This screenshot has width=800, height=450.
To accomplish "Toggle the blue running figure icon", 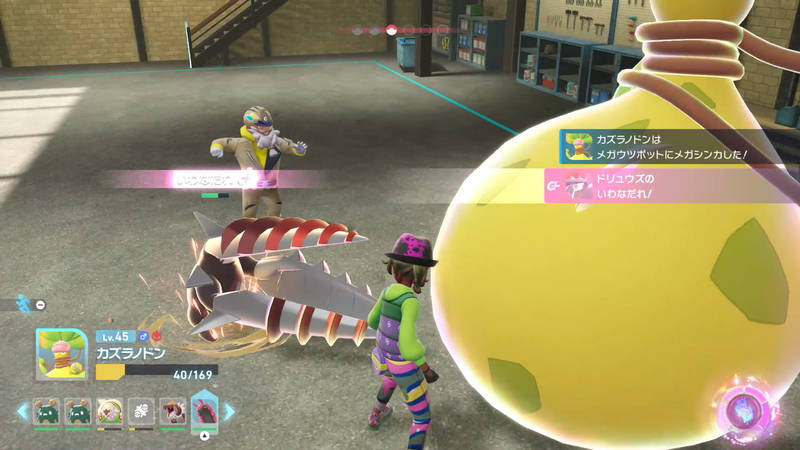I will tap(23, 302).
